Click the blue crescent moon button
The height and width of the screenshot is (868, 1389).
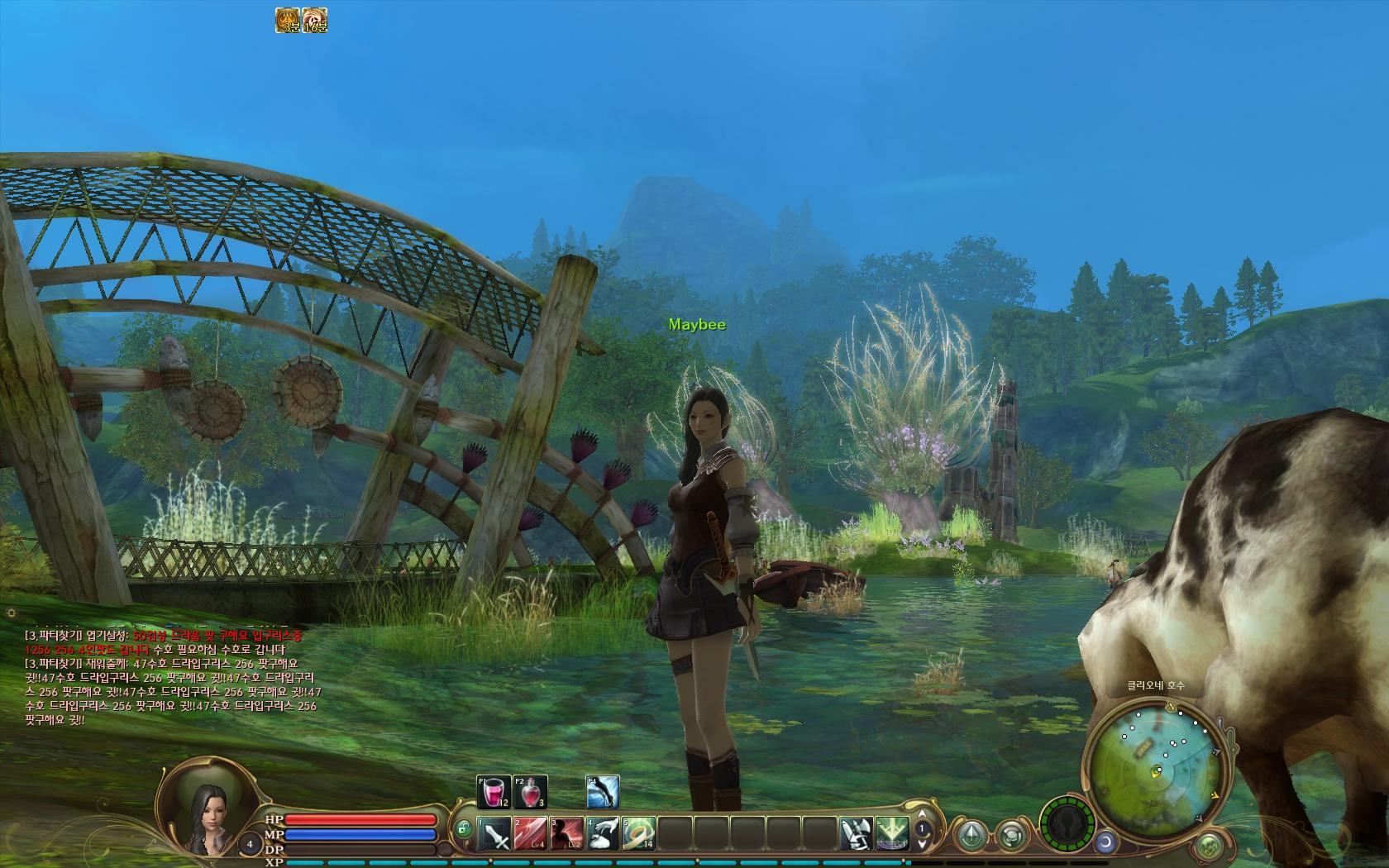pyautogui.click(x=1105, y=842)
